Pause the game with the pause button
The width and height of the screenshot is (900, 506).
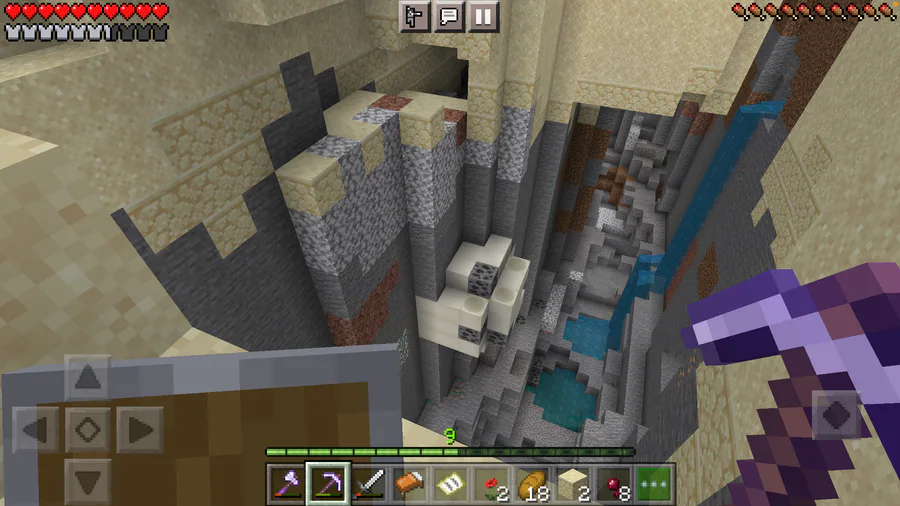click(x=483, y=16)
